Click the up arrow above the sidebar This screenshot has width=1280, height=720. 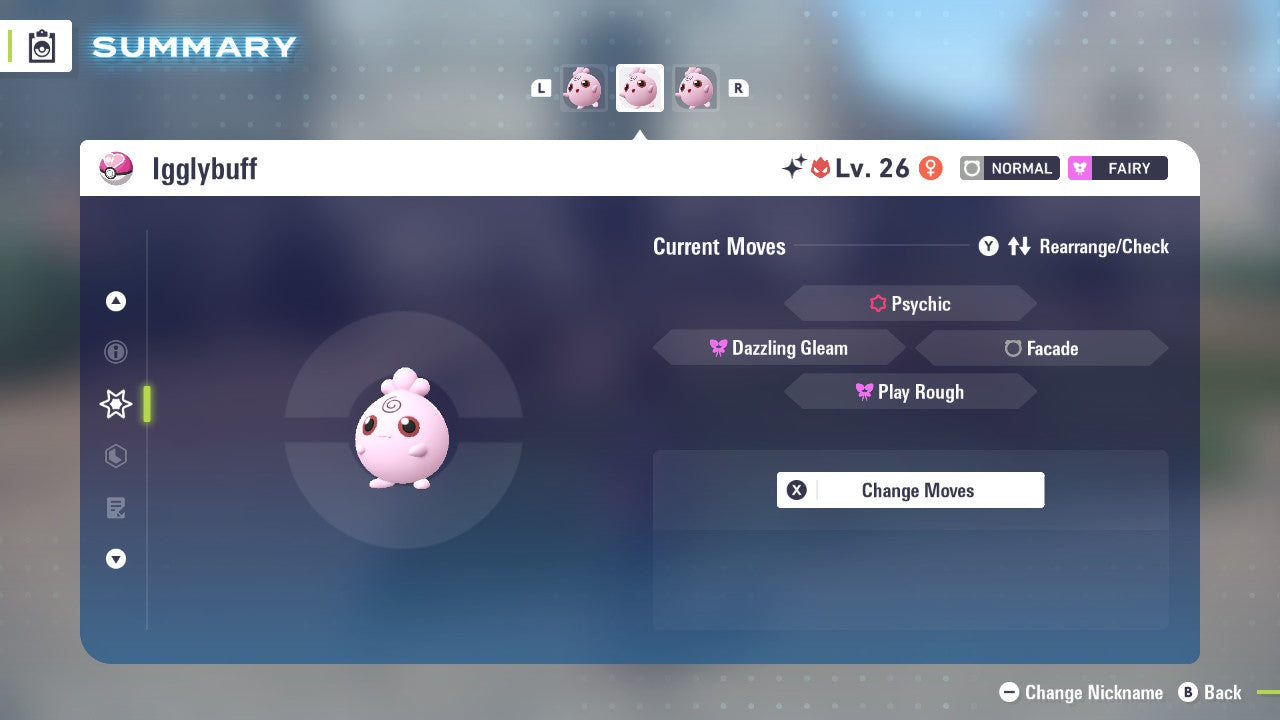[115, 301]
